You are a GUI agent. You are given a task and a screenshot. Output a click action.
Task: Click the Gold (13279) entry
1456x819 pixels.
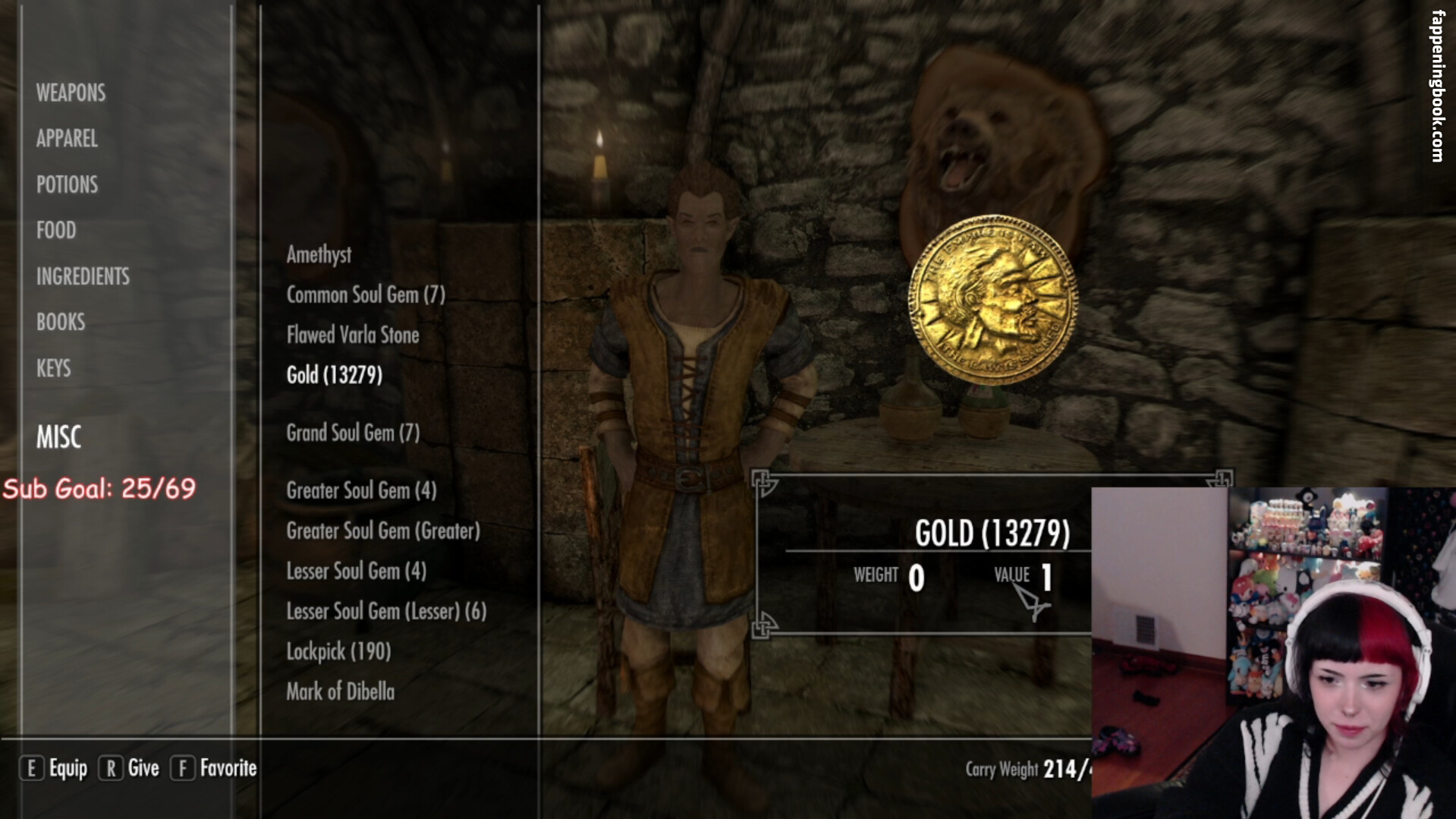334,375
